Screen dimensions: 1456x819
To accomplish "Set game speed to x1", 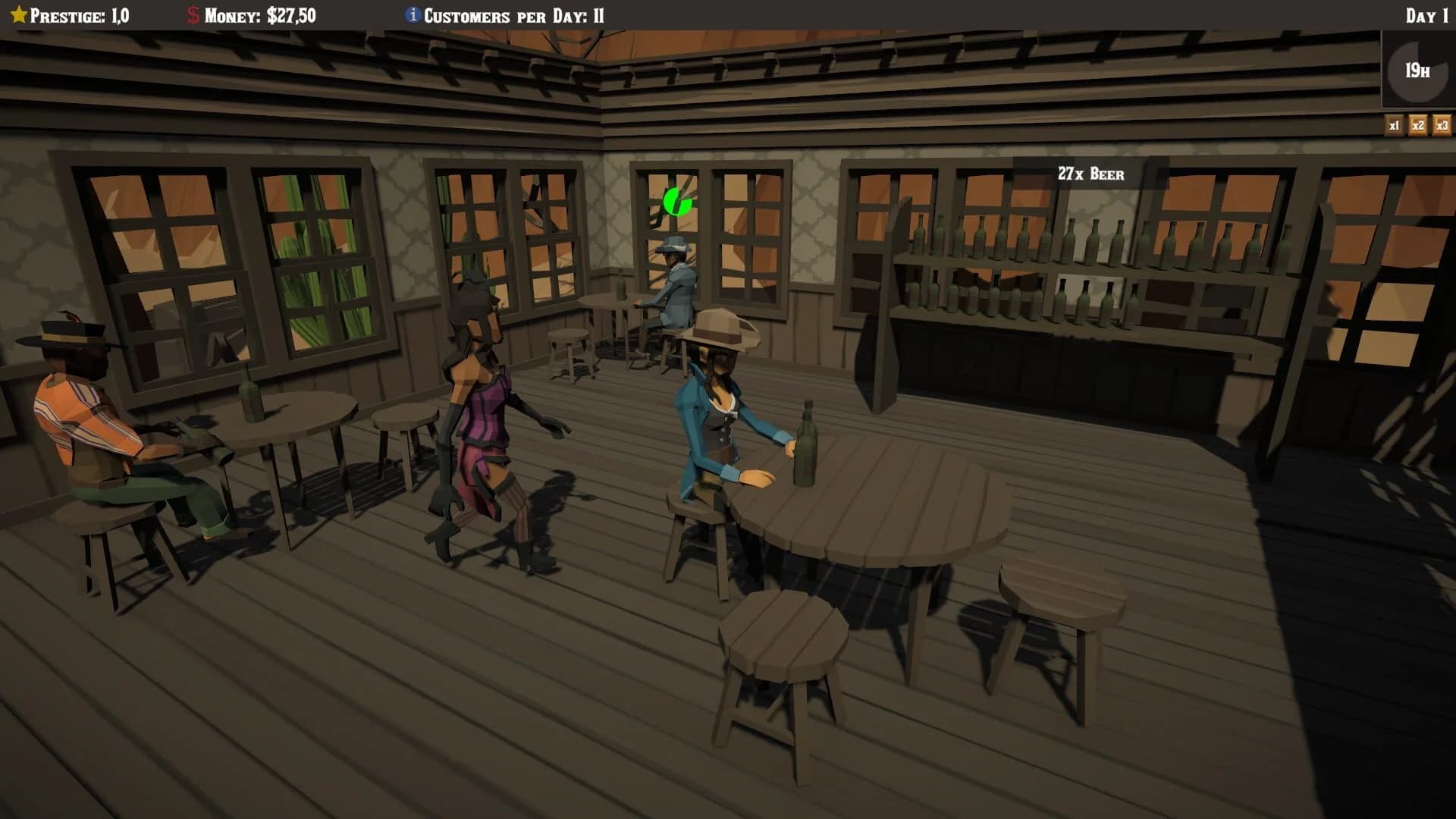I will (1395, 127).
